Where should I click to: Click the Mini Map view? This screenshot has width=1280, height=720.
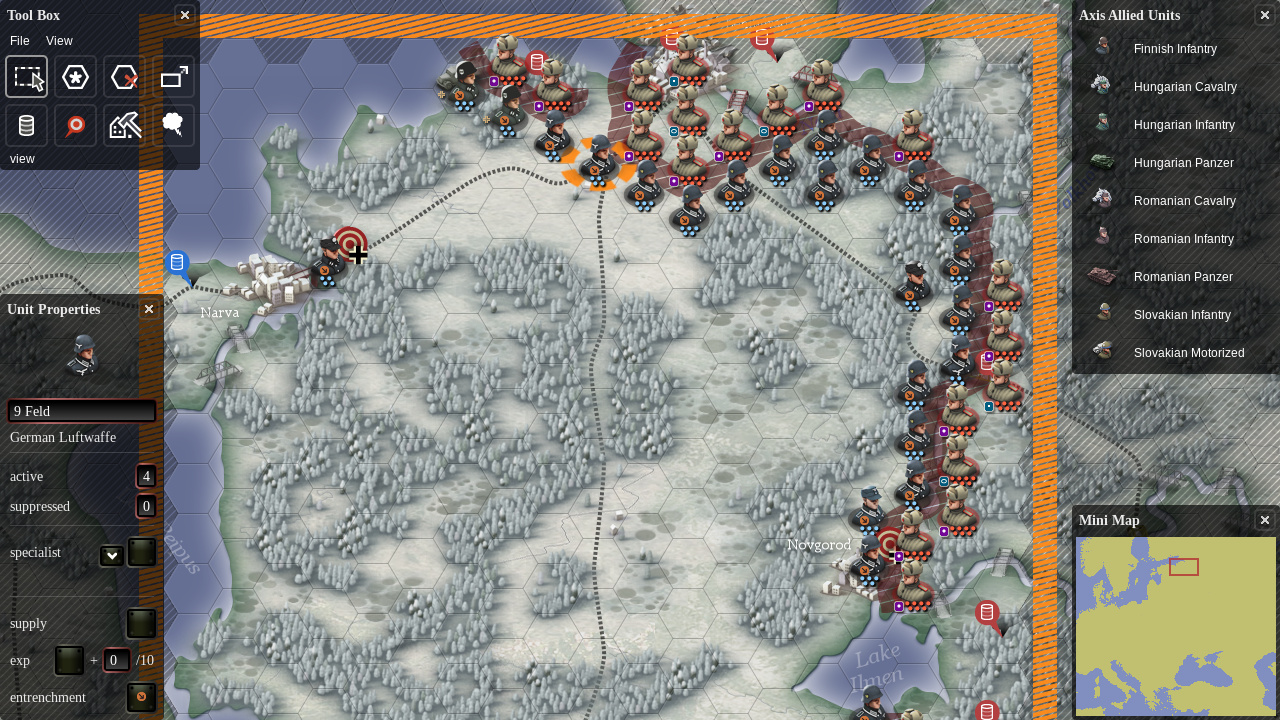(x=1175, y=627)
